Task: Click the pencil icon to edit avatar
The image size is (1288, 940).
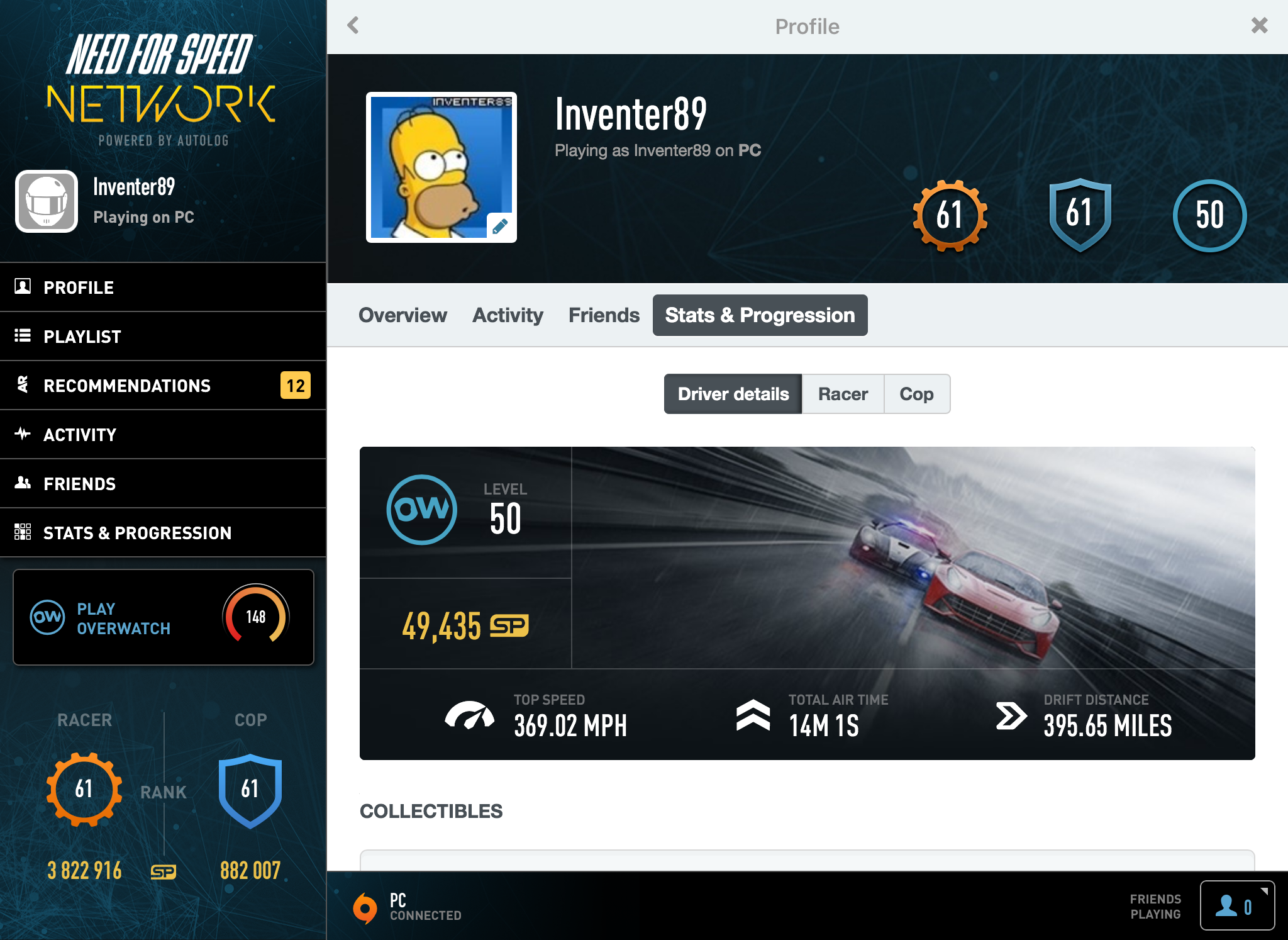Action: [500, 228]
